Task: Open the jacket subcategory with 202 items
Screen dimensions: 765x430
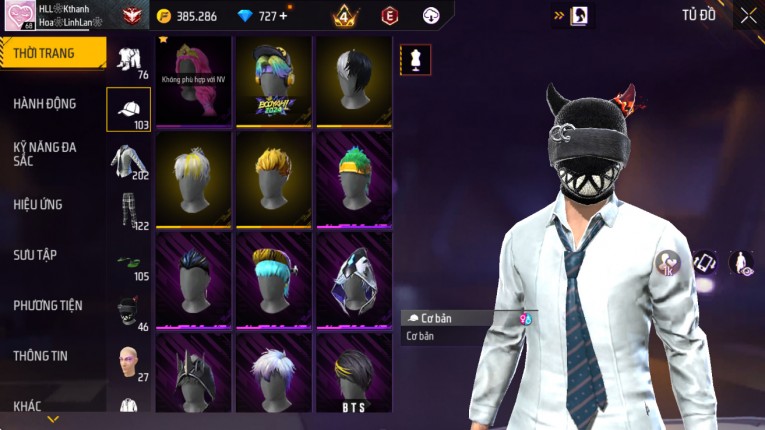Action: coord(128,161)
